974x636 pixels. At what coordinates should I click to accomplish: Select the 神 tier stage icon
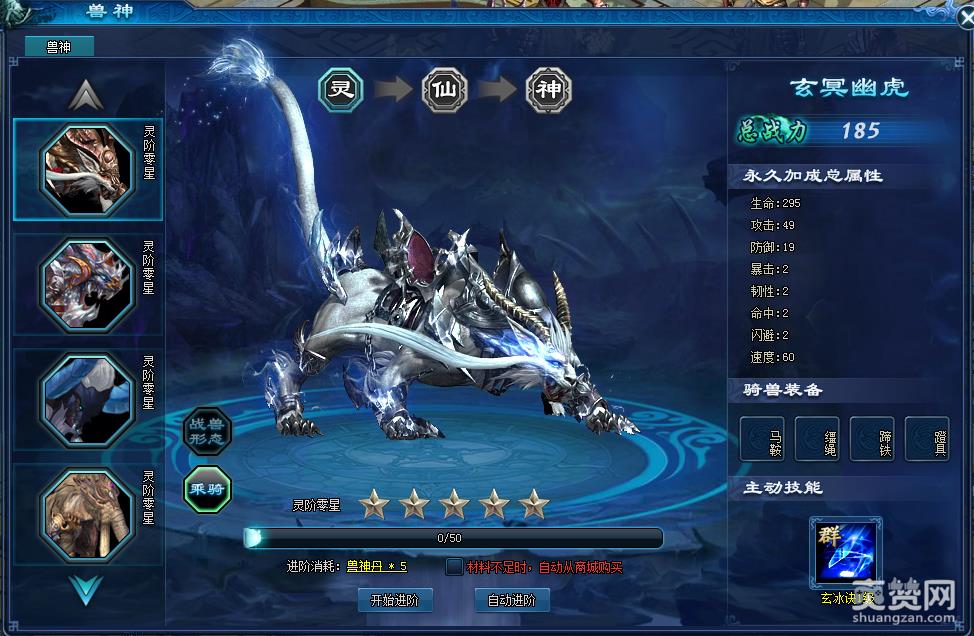coord(548,90)
